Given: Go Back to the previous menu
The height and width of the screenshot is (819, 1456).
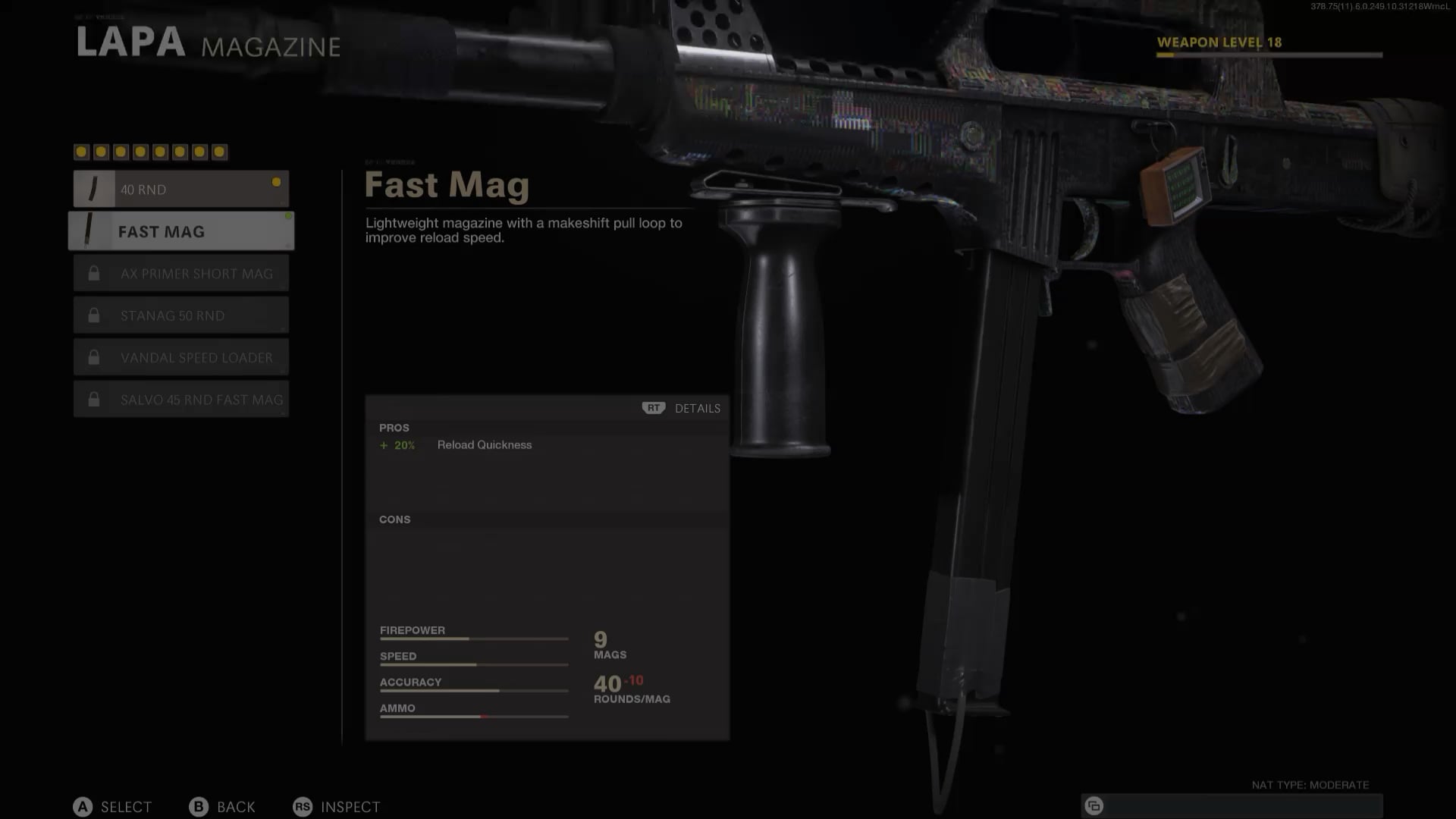Looking at the screenshot, I should coord(222,807).
